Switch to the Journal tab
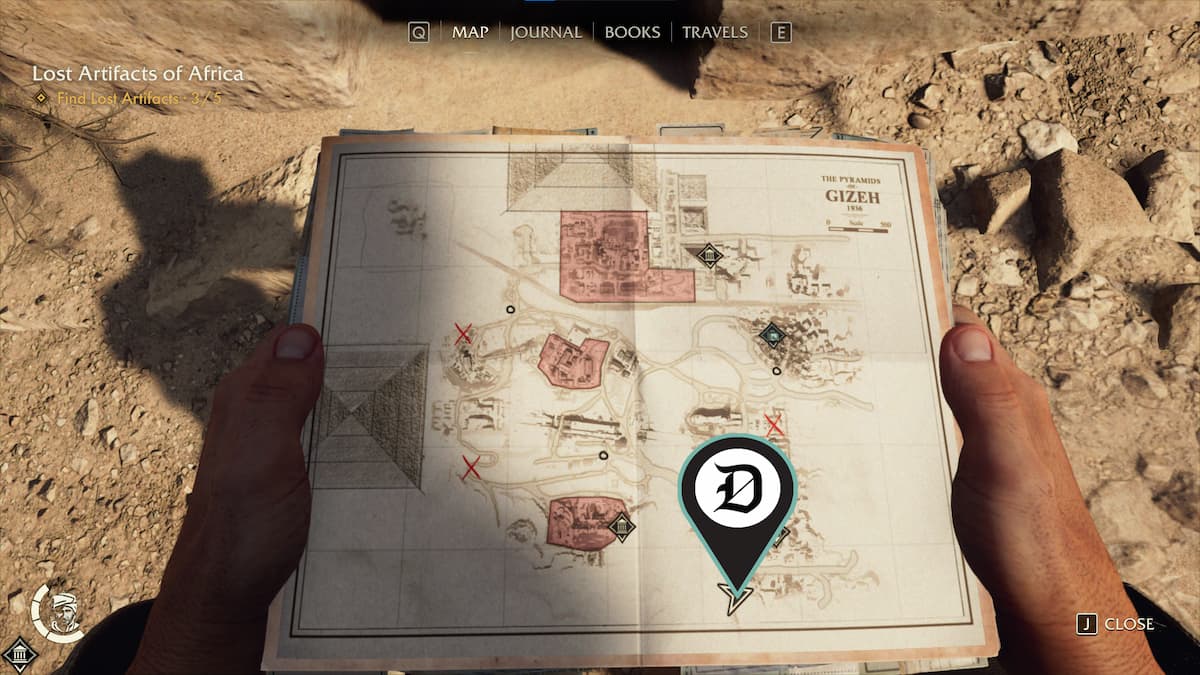 coord(545,32)
